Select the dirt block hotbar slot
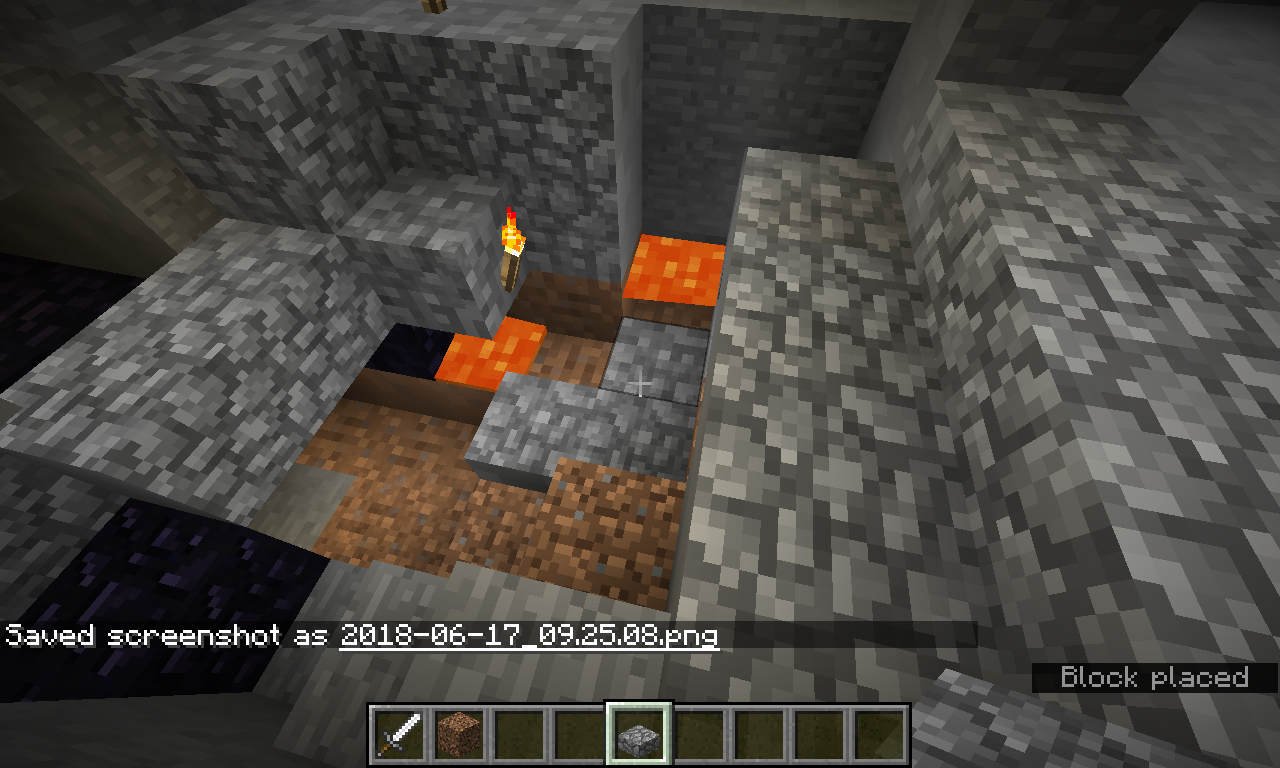 [x=458, y=735]
